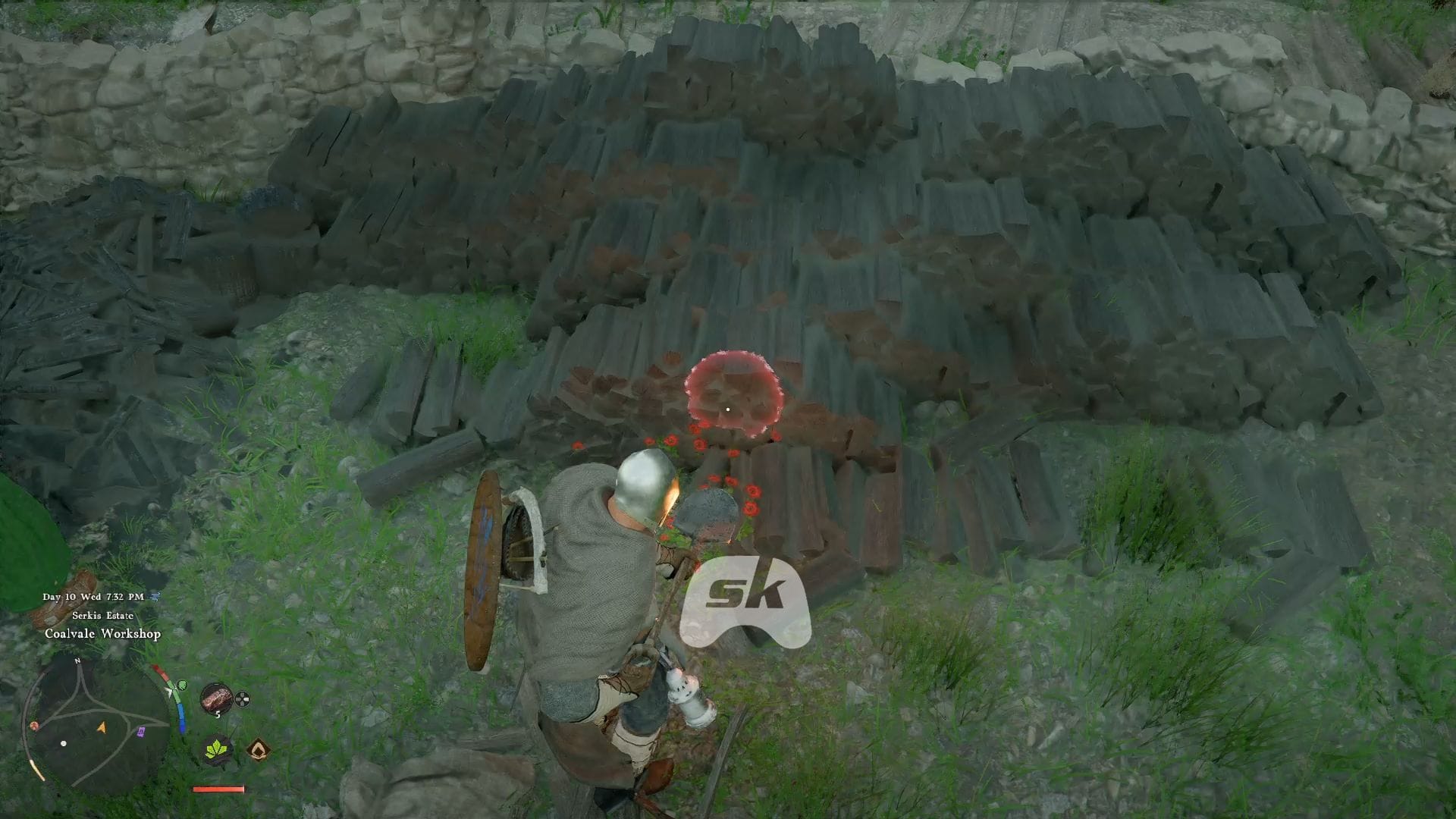
Task: Click the wind weather icon beside the clock
Action: coord(155,598)
